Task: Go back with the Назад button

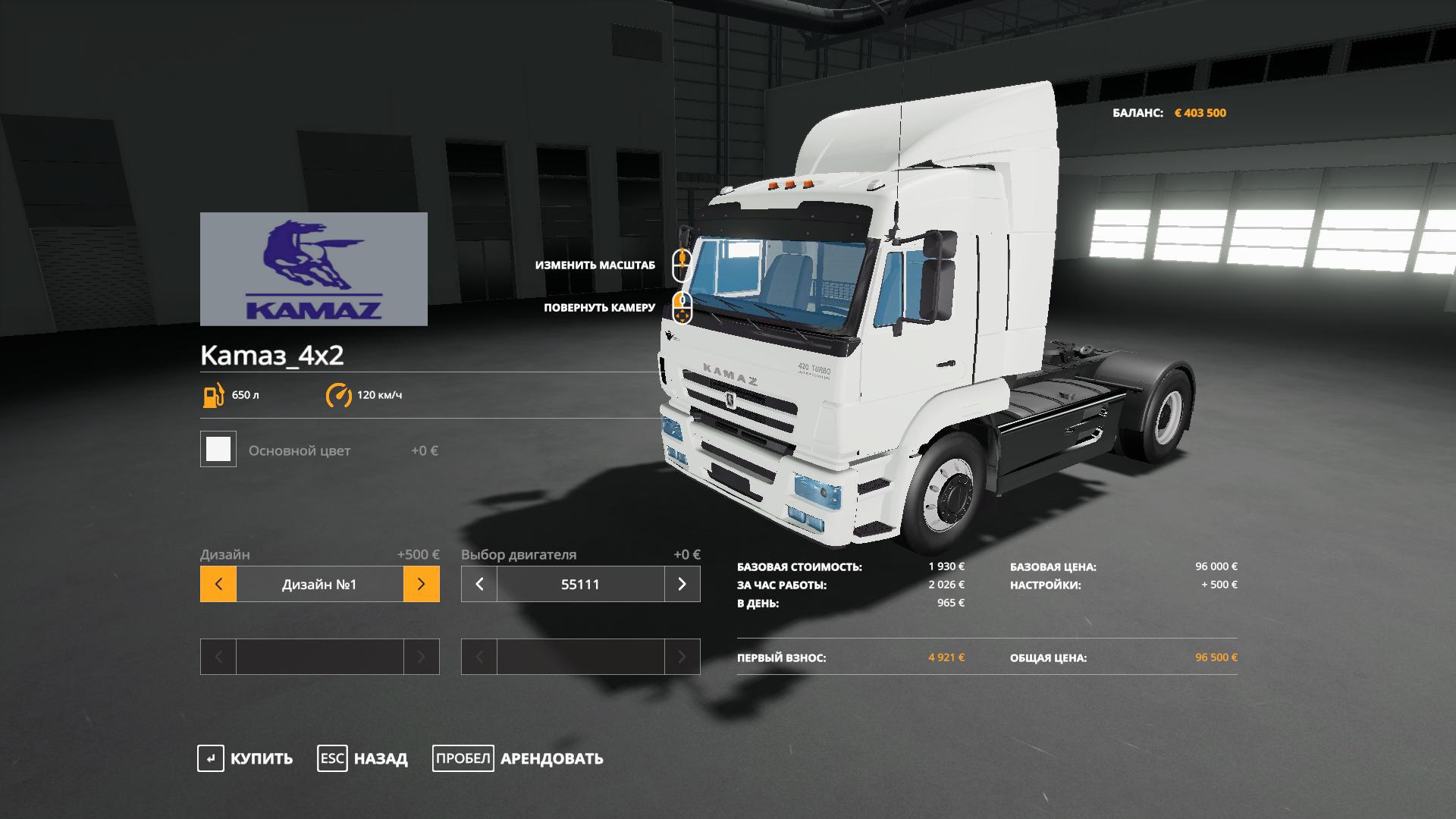Action: (x=362, y=758)
